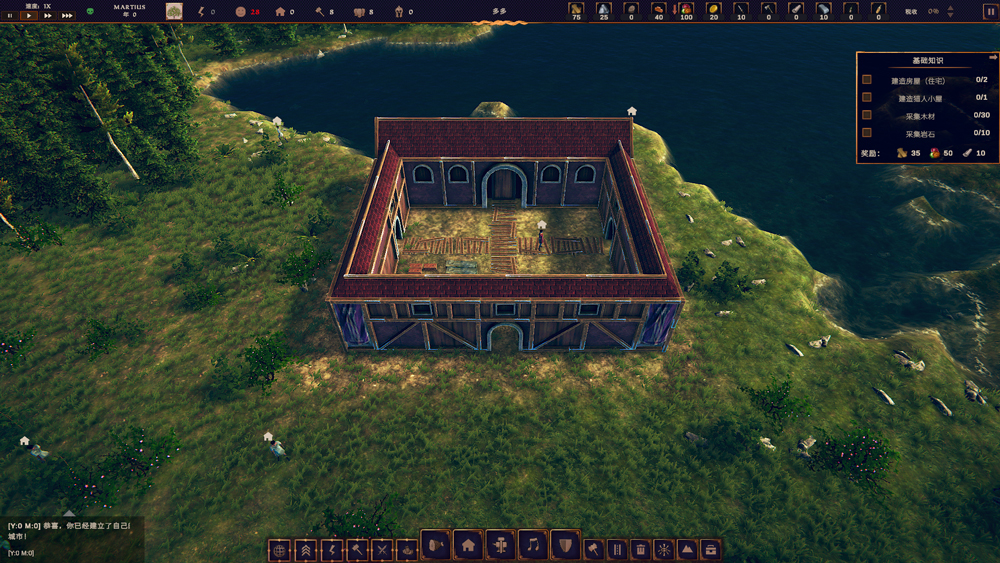Set game speed to double fast-forward
The height and width of the screenshot is (563, 1000).
tap(47, 16)
